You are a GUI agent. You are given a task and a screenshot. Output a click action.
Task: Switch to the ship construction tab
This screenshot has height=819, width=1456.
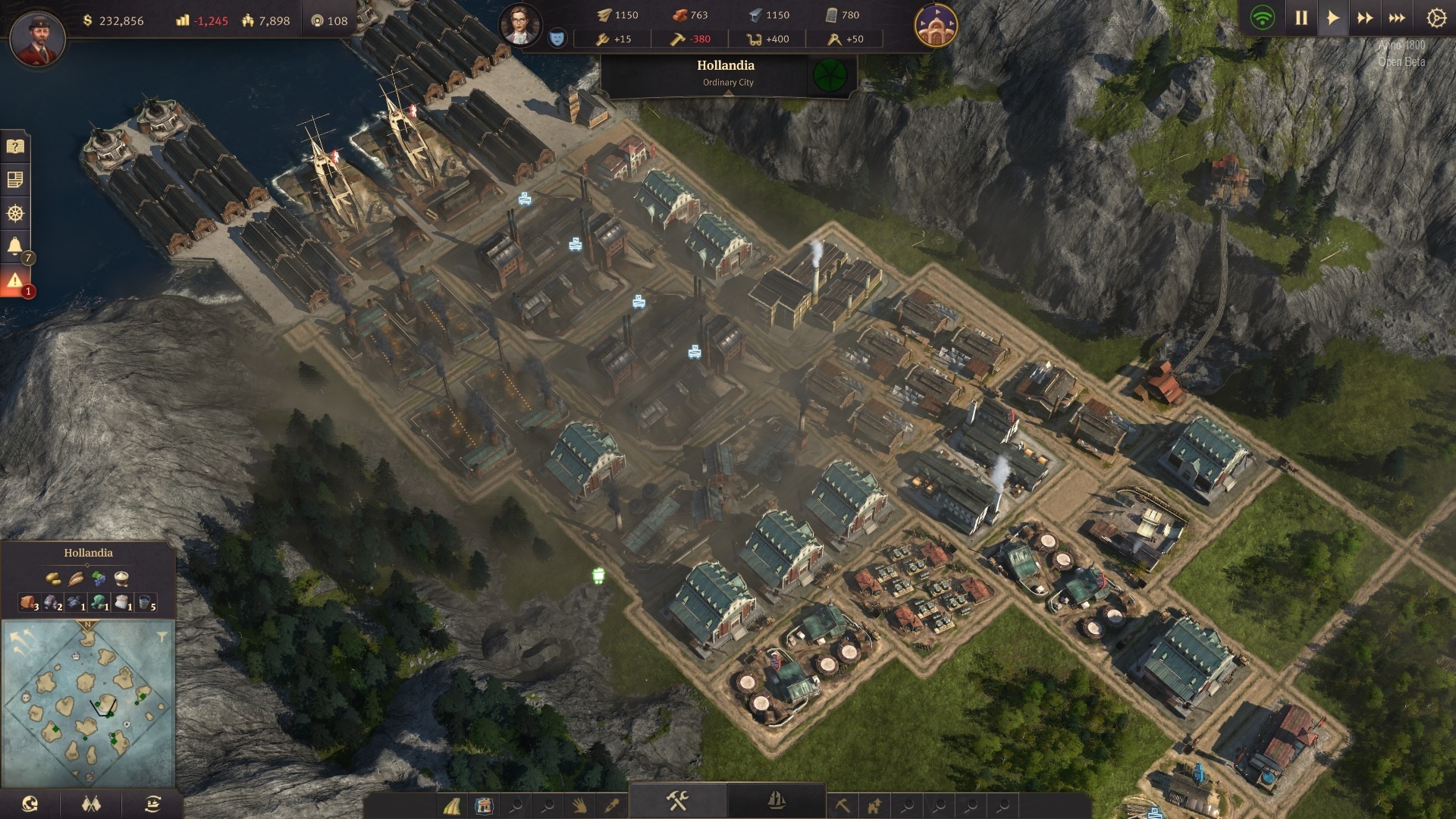click(x=776, y=801)
